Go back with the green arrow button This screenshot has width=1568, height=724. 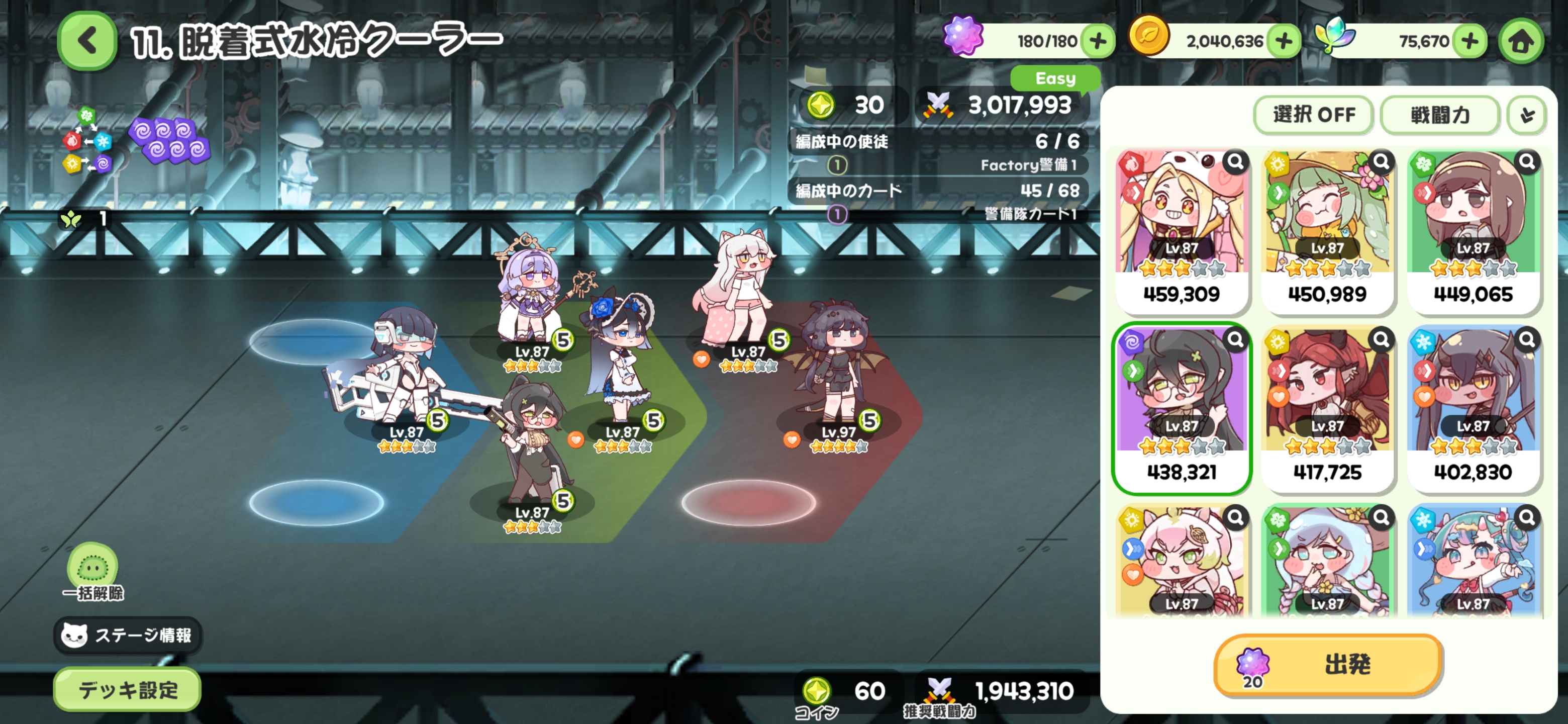[87, 41]
